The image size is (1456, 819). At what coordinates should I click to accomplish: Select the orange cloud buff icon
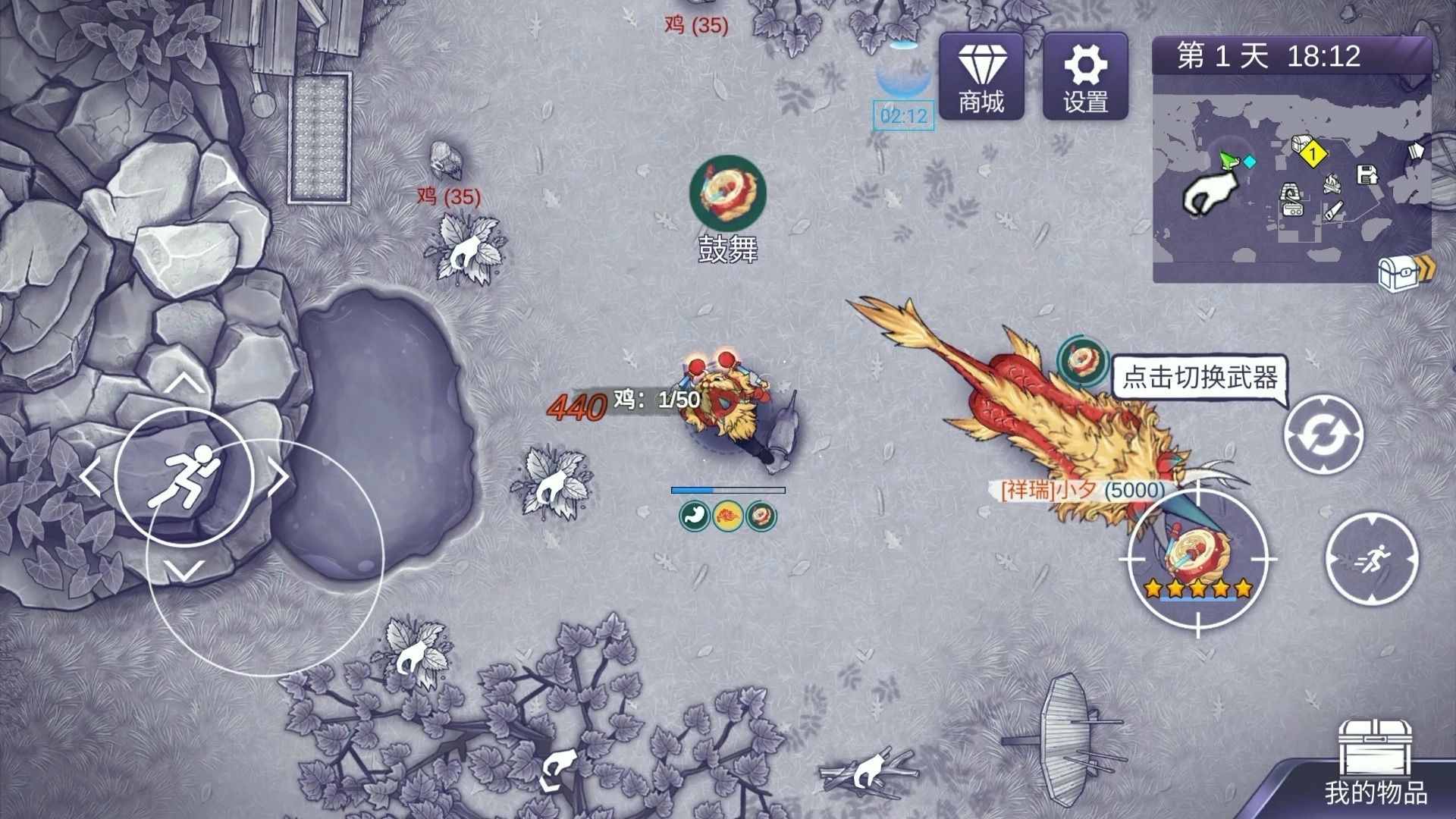[728, 516]
